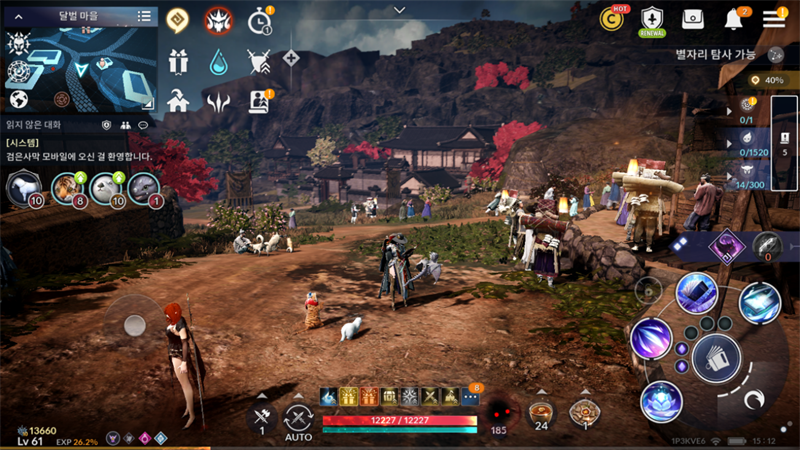Open the HOT coin shop icon
The width and height of the screenshot is (800, 450).
pyautogui.click(x=611, y=18)
